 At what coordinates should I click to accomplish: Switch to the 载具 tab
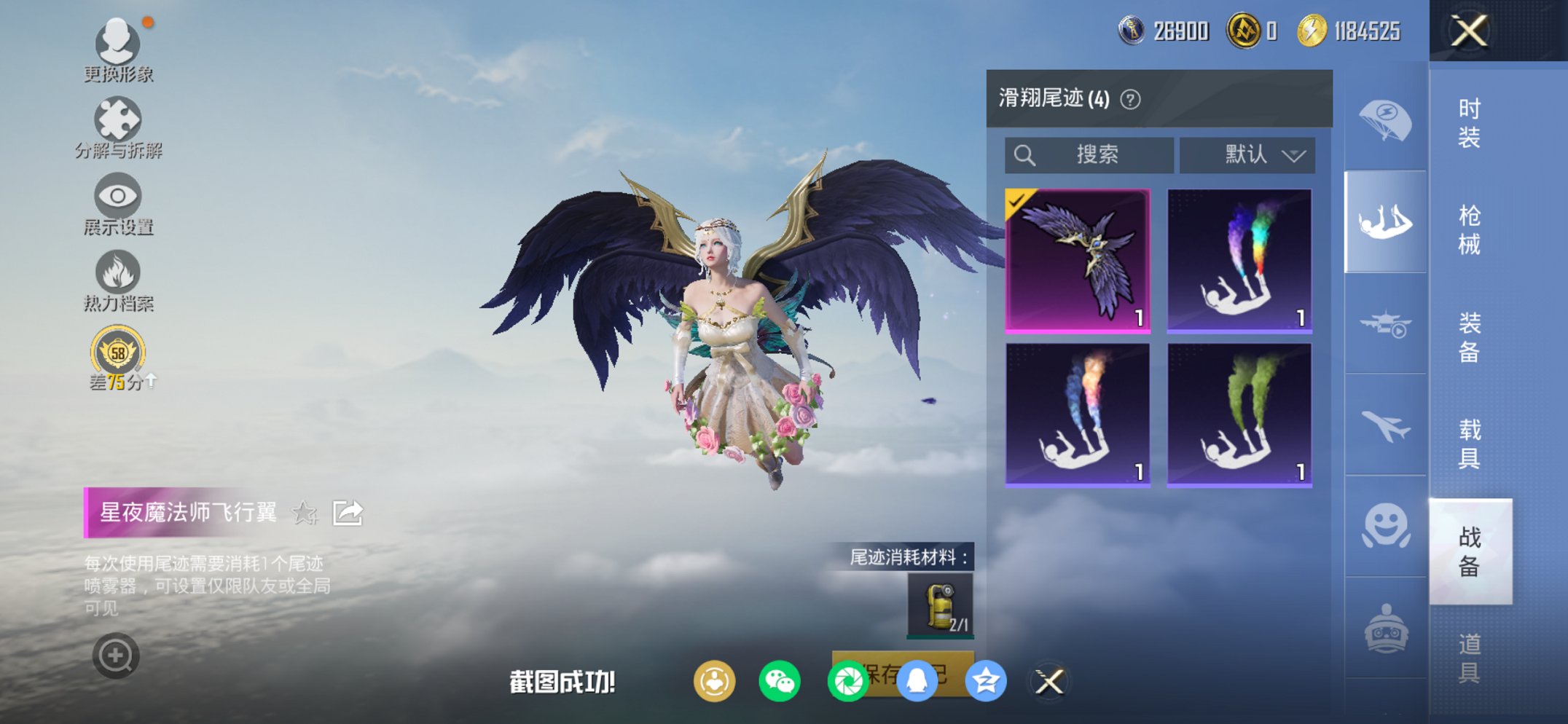tap(1472, 444)
